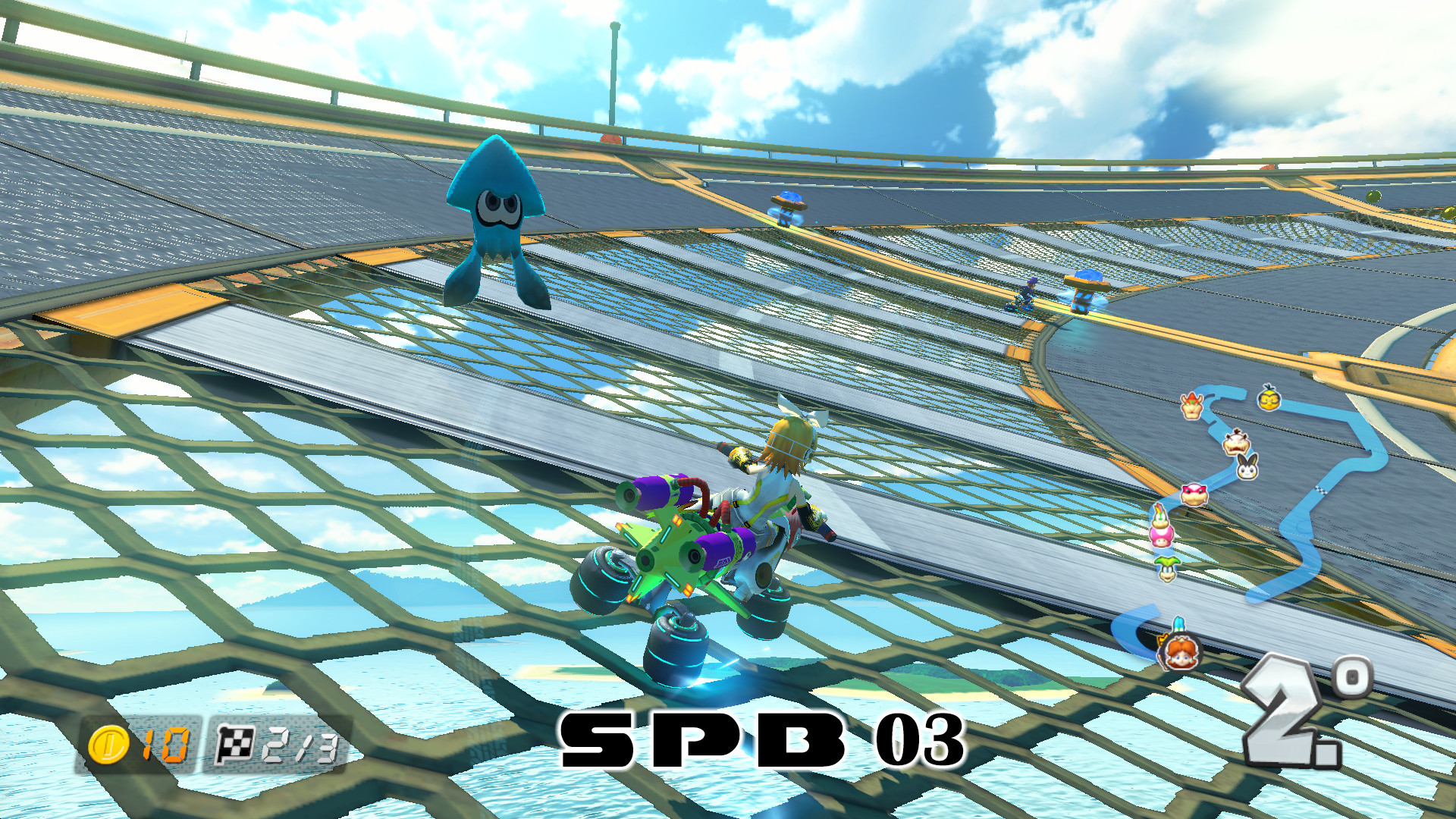The image size is (1456, 819).
Task: Click the checkered finish line on the minimap
Action: (x=1320, y=489)
